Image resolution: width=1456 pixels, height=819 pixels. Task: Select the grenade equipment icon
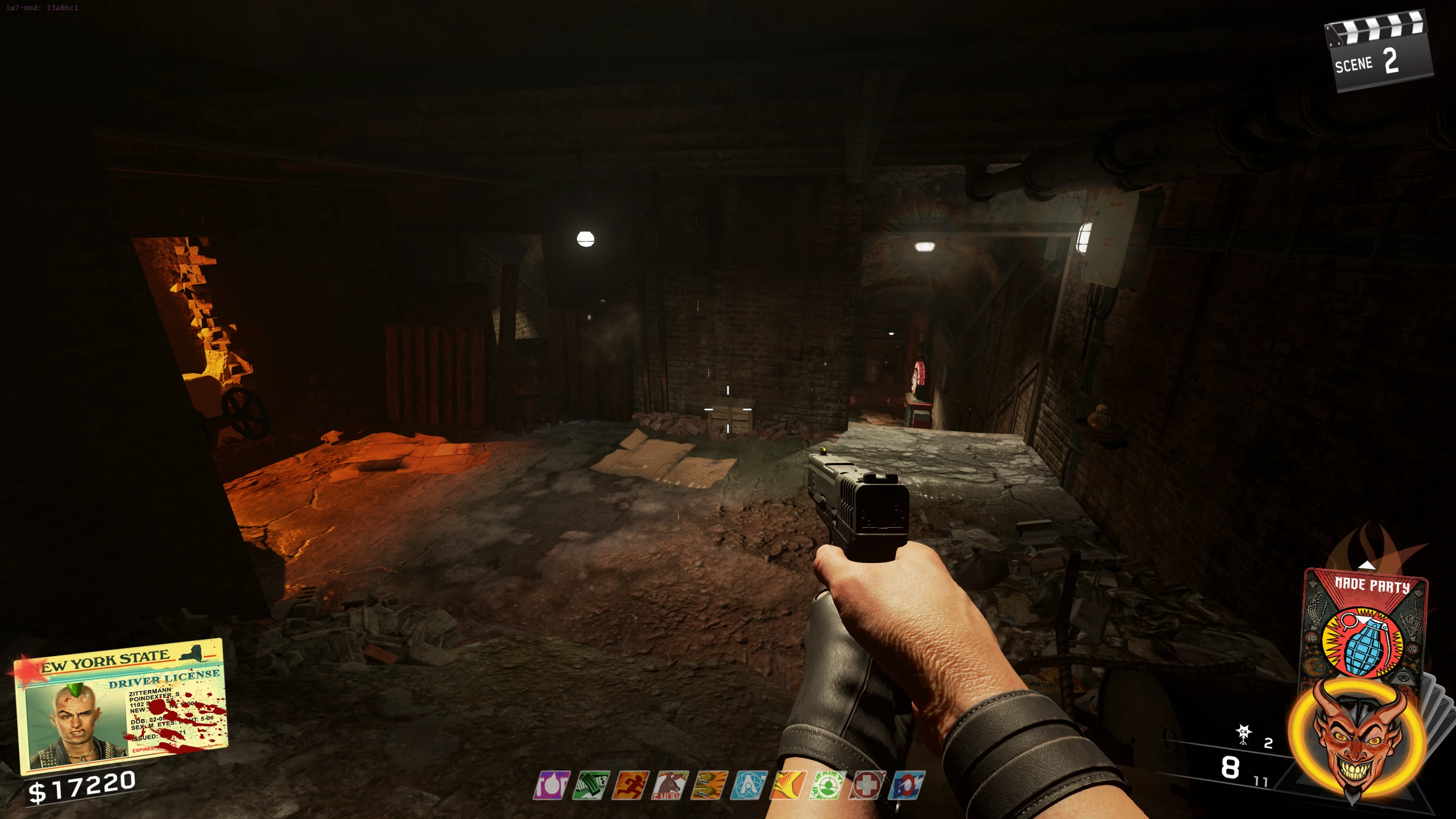coord(1244,734)
